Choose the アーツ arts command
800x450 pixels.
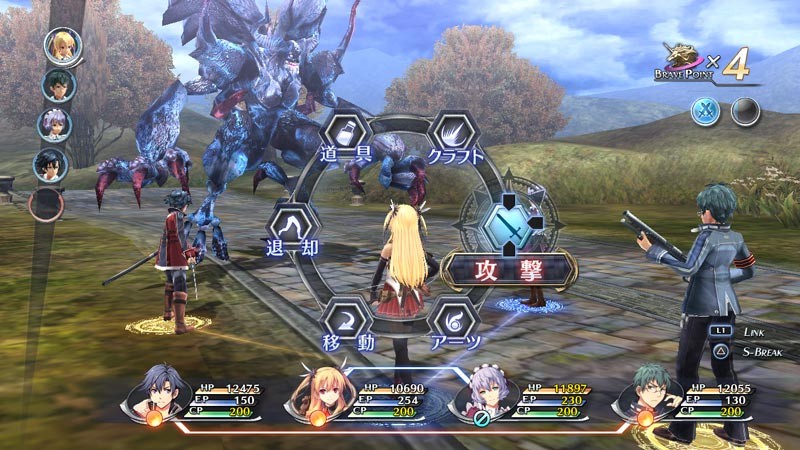pos(451,322)
